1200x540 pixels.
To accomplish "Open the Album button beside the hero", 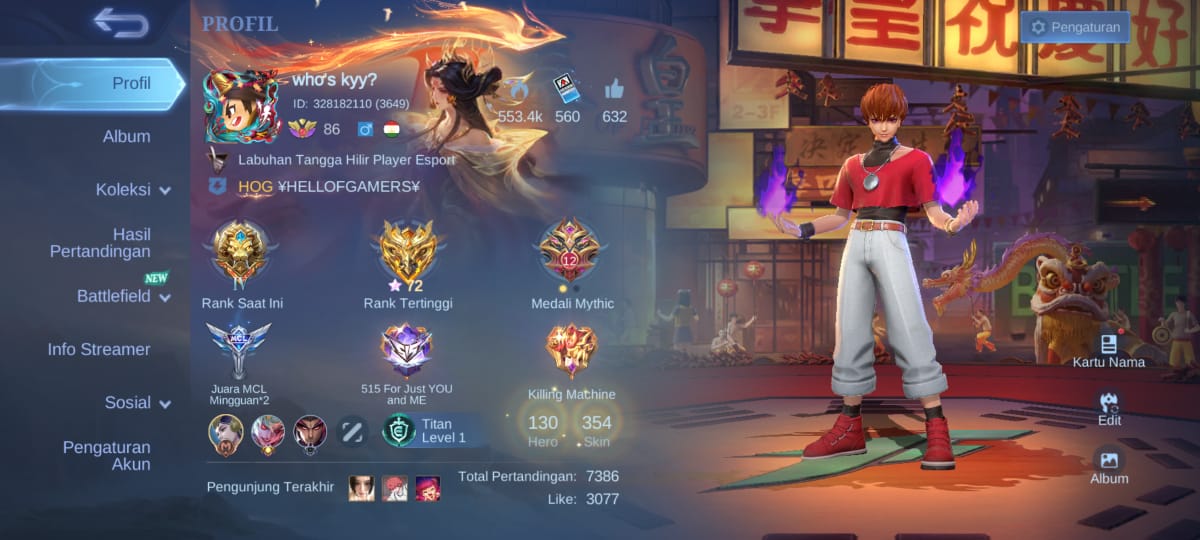I will (1108, 465).
